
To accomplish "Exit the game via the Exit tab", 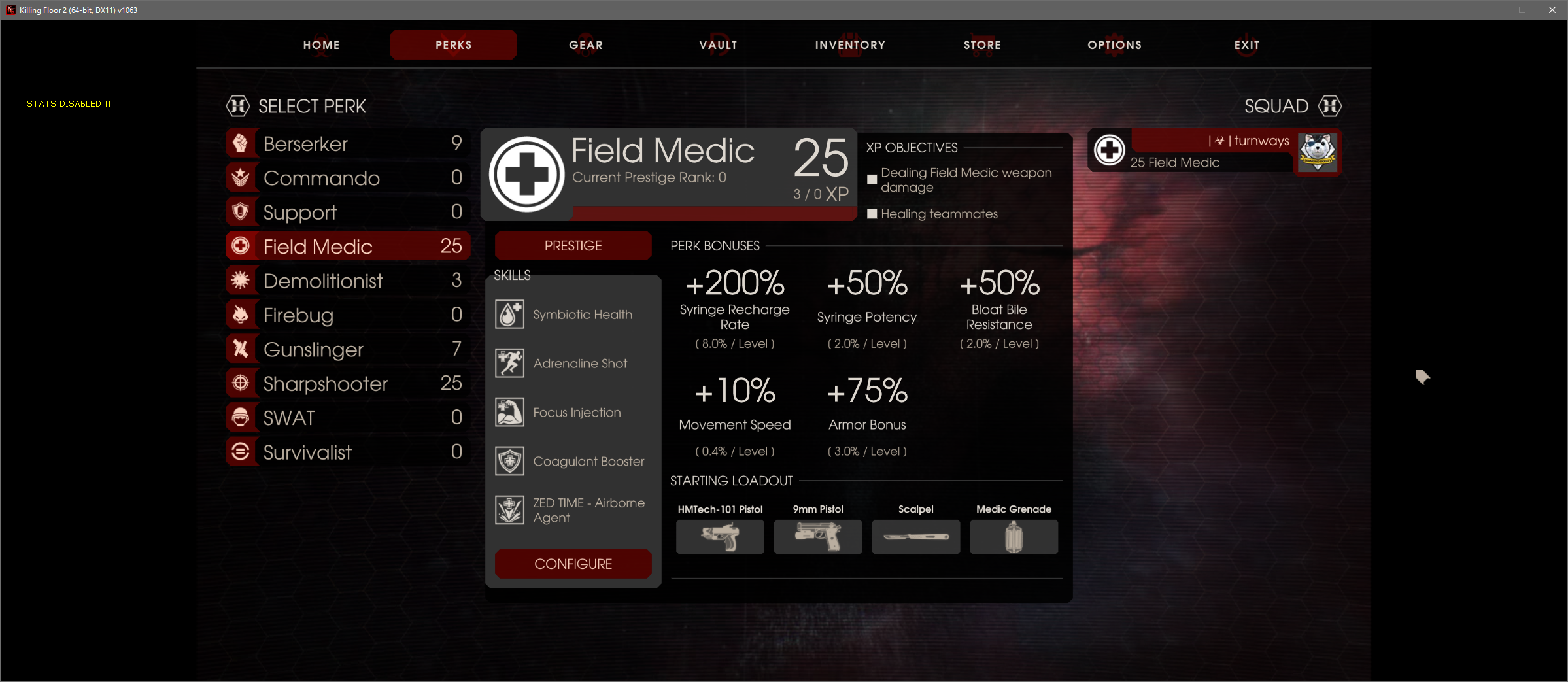I will click(x=1246, y=45).
